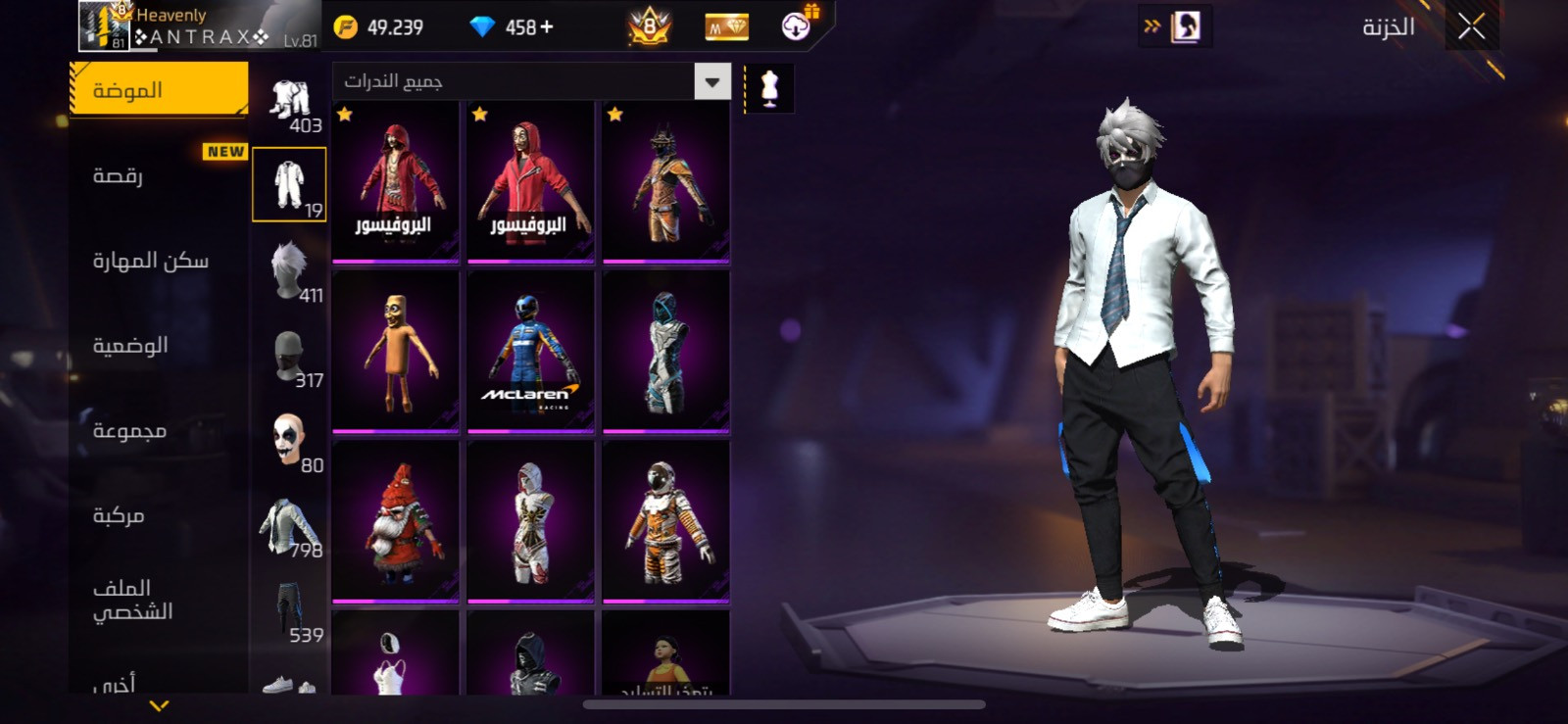
Task: Choose the McLaren racing suit outfit
Action: (x=530, y=351)
